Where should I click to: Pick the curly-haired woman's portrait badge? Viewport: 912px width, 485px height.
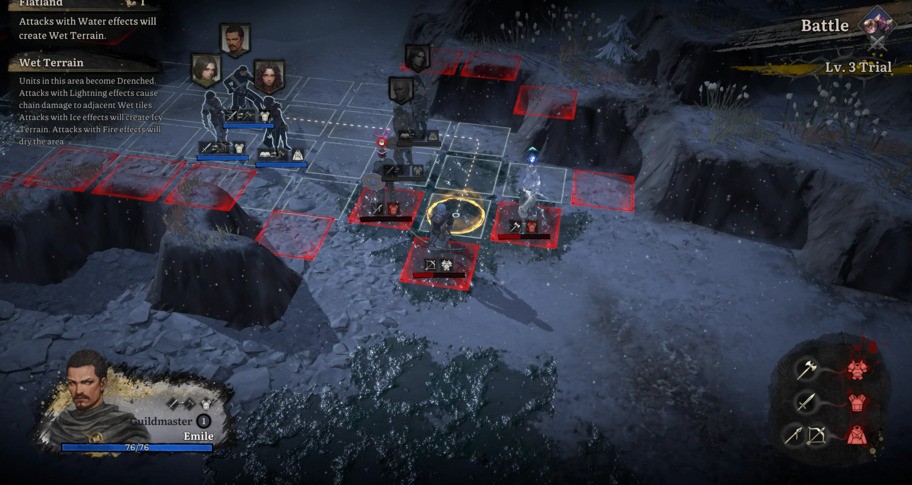click(268, 75)
